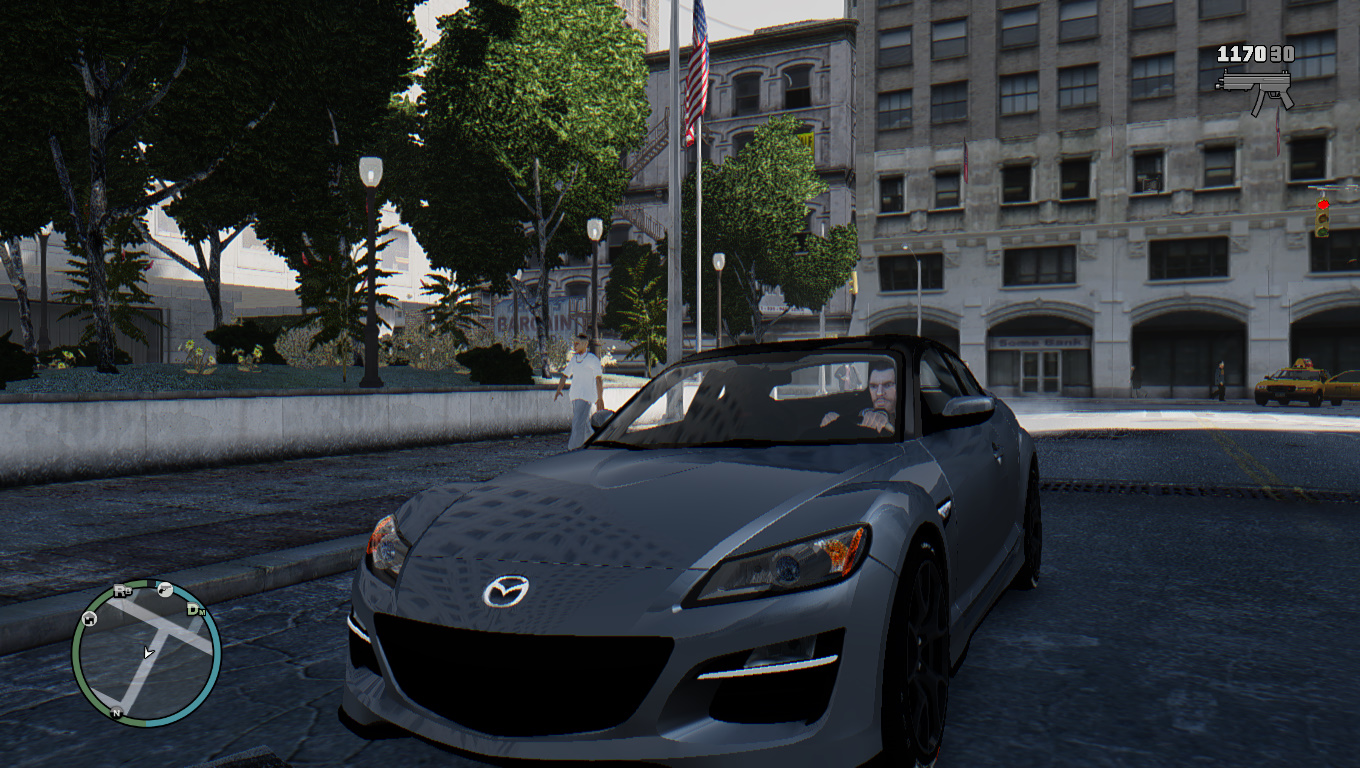This screenshot has height=768, width=1360.
Task: Select the DM contact blip on the radar
Action: coord(195,610)
